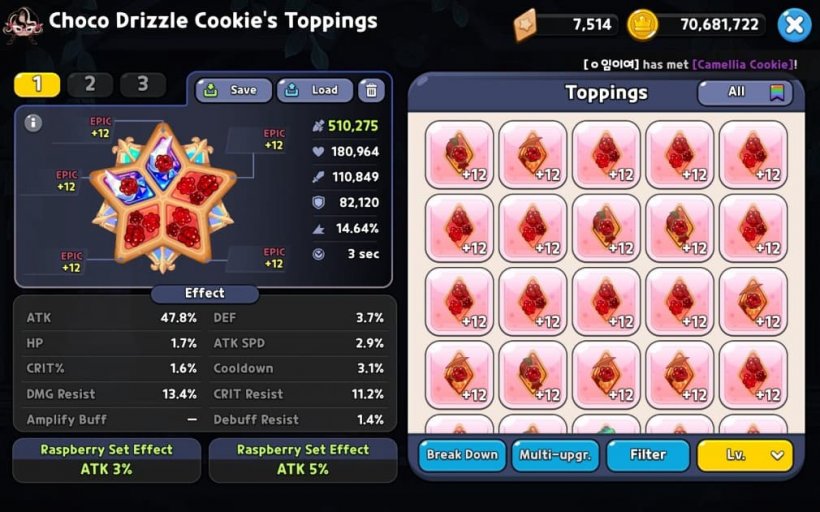This screenshot has height=512, width=820.
Task: Tap the Raspberry Set Effect ATK 5% box
Action: pos(303,460)
